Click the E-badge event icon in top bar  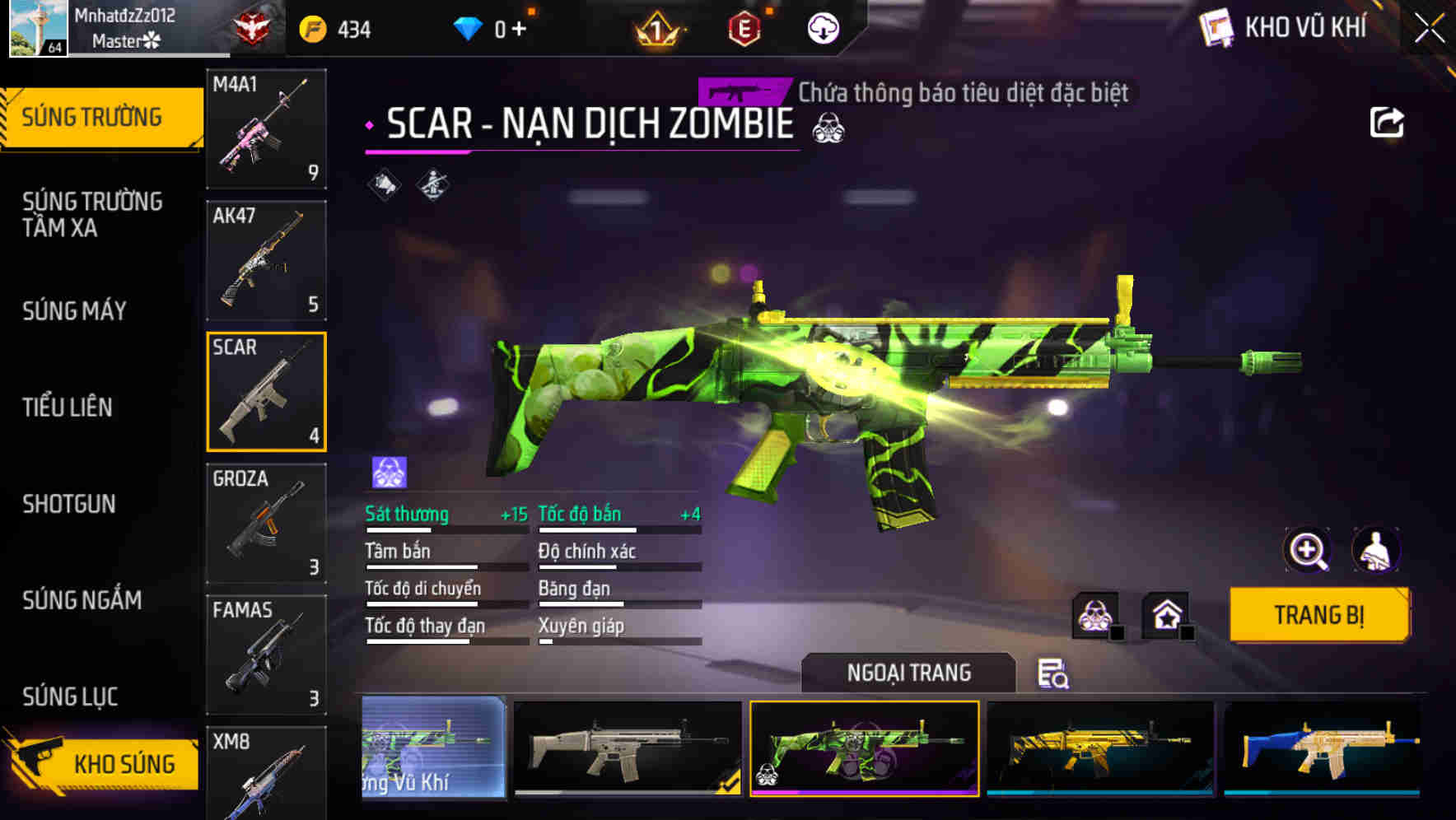[745, 27]
